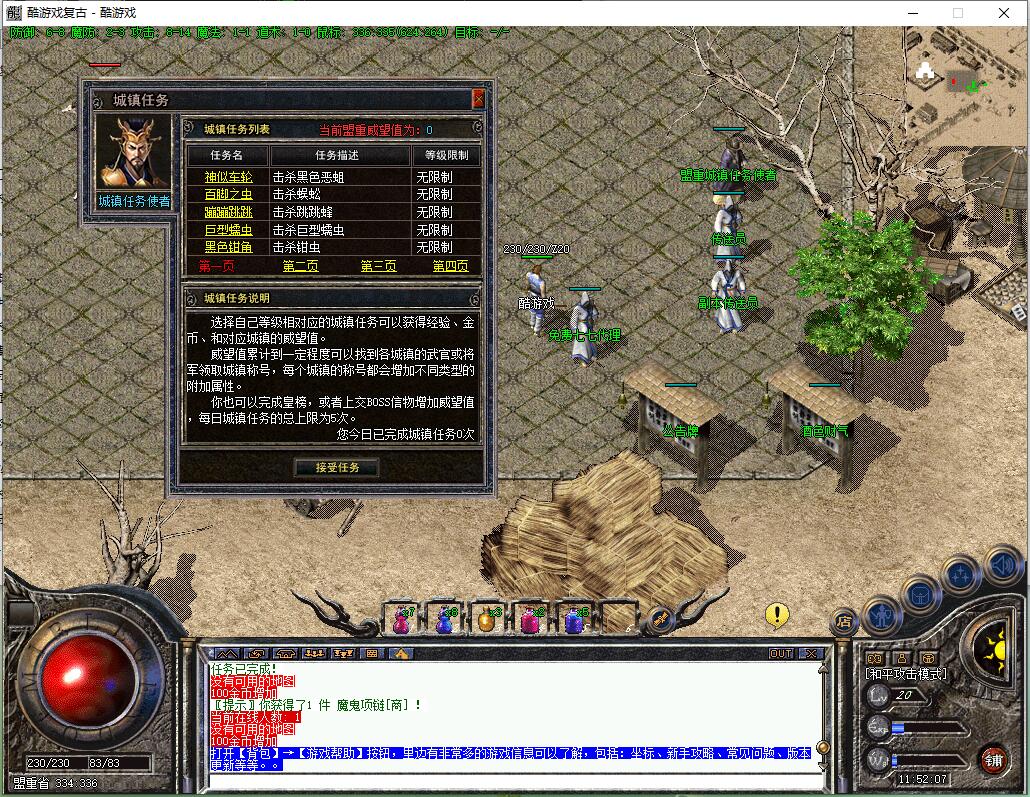
Task: Select the 神似车轮 quest
Action: coord(229,177)
